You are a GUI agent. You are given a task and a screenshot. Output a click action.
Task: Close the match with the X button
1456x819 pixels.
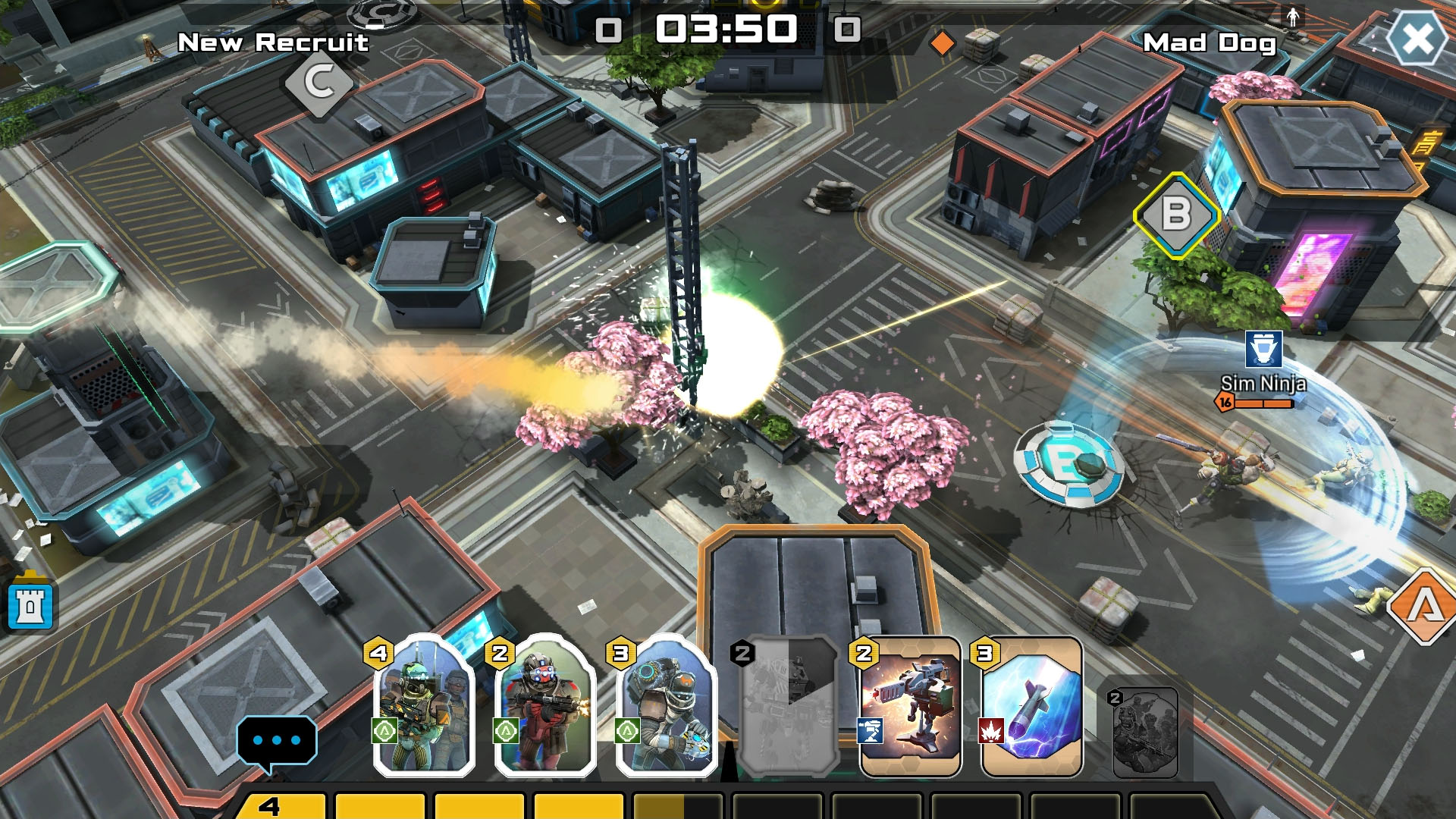click(x=1417, y=39)
